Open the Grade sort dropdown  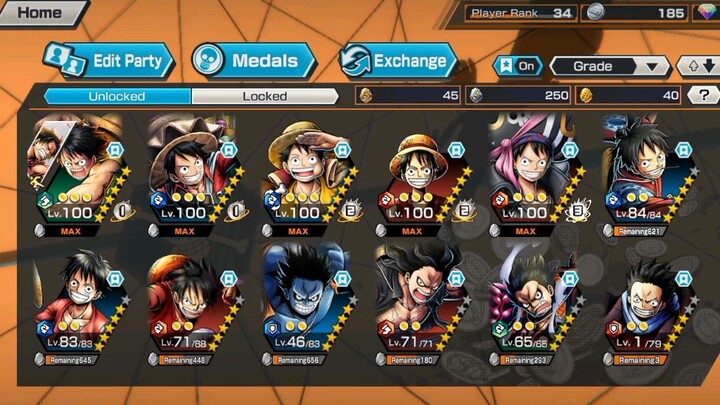620,66
